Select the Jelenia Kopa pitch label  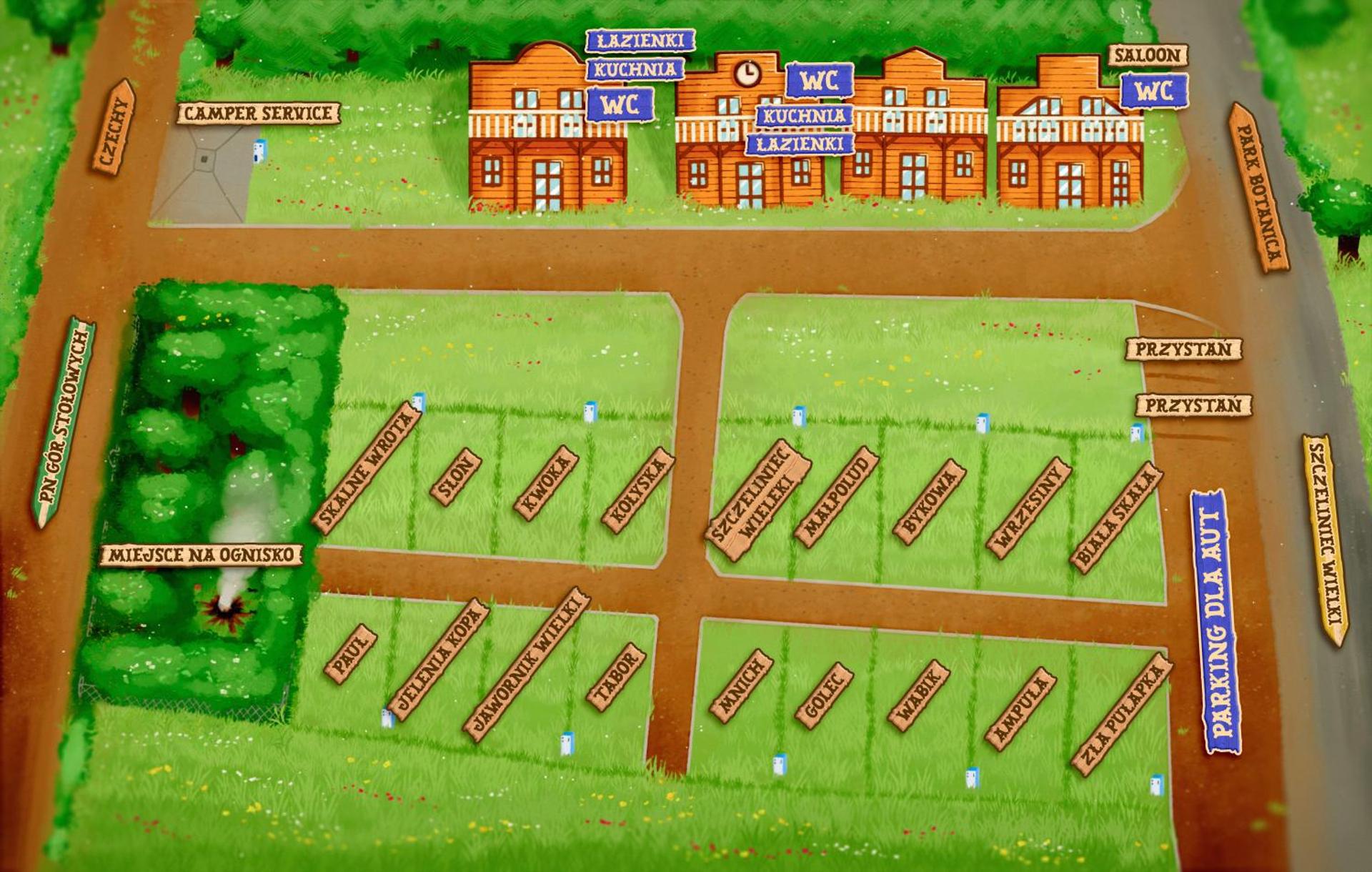[439, 659]
